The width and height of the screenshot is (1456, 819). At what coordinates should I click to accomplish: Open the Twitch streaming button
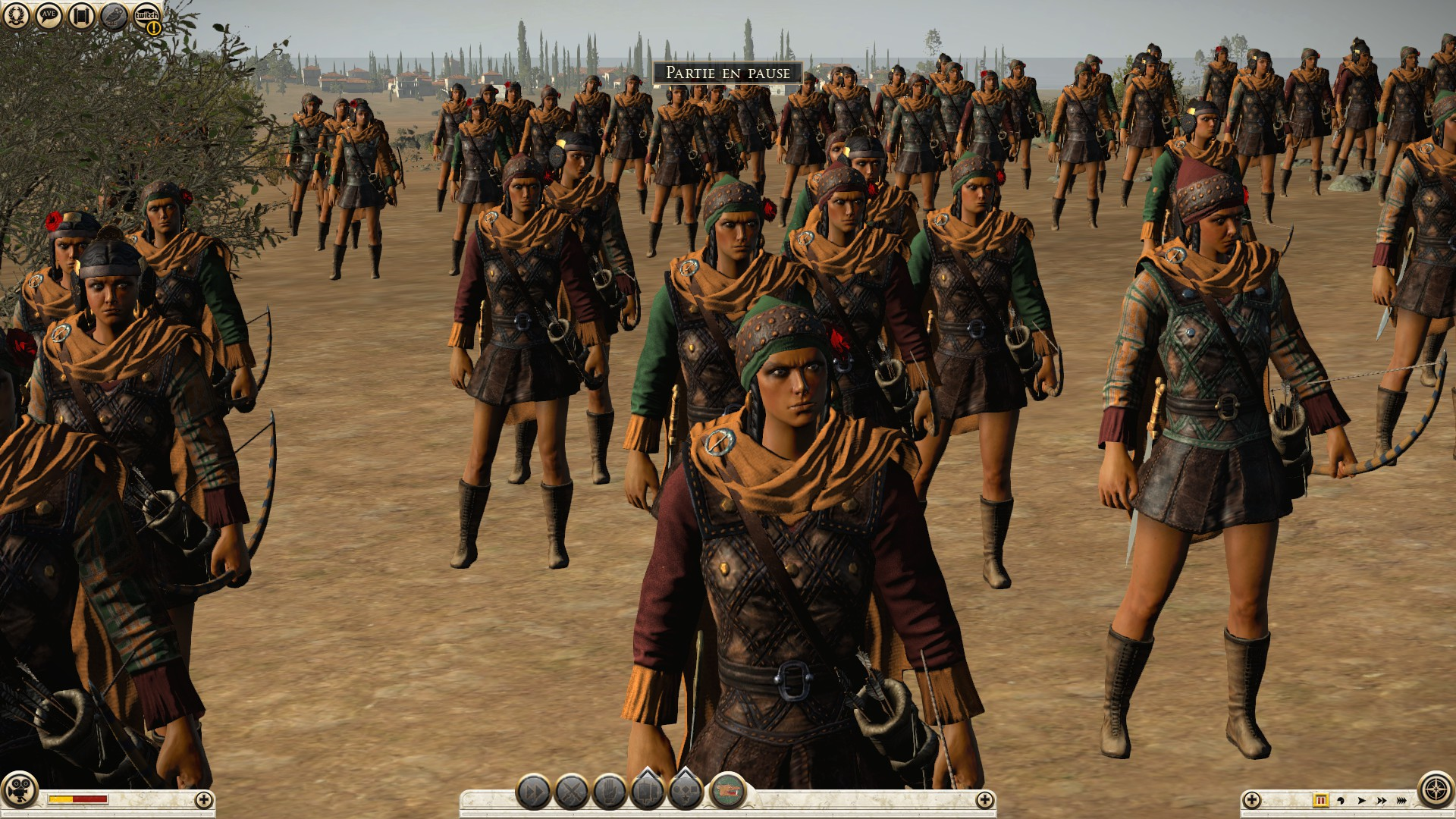[147, 17]
